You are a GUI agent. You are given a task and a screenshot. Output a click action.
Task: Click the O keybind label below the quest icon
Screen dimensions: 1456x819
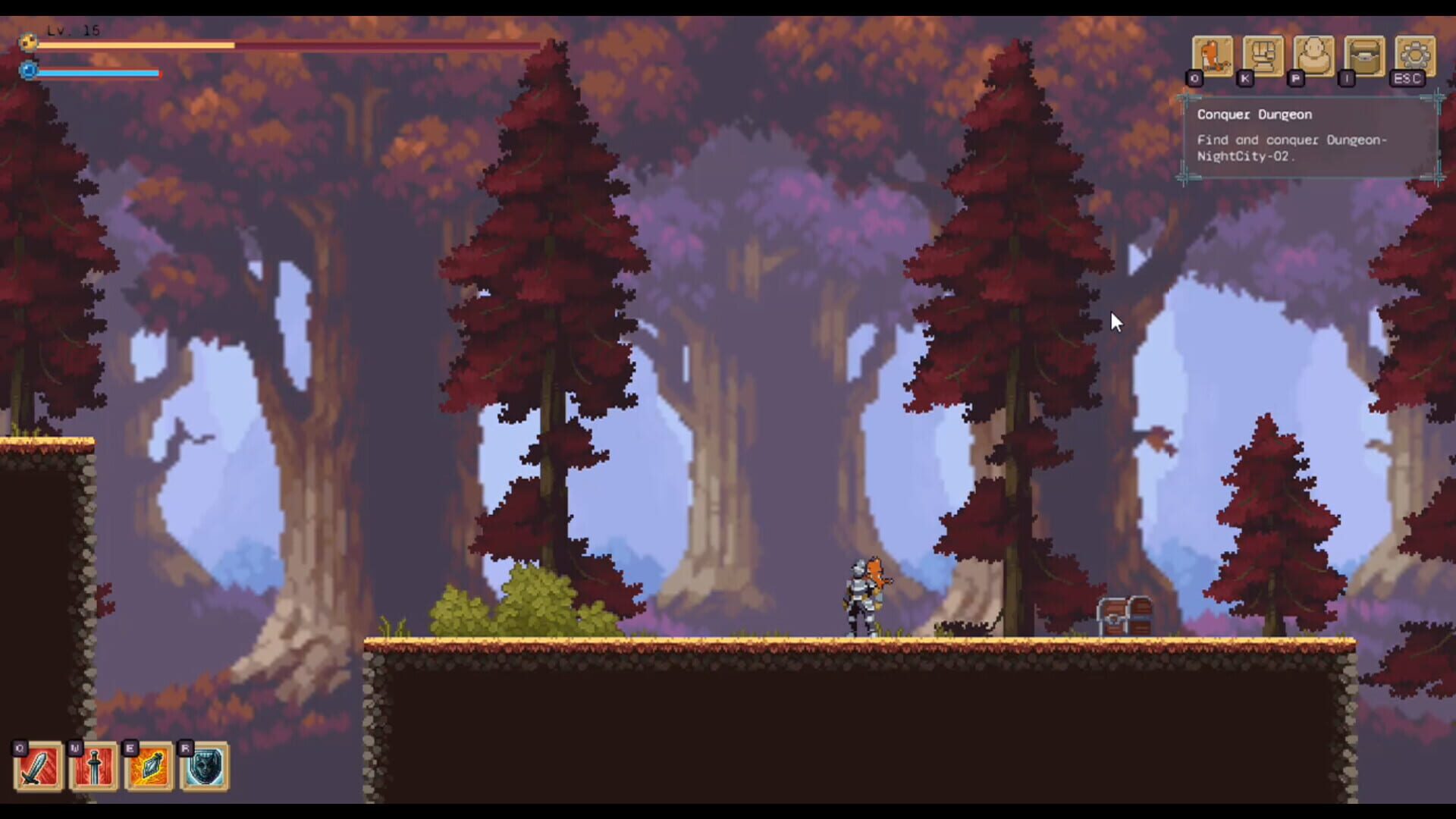[1195, 78]
